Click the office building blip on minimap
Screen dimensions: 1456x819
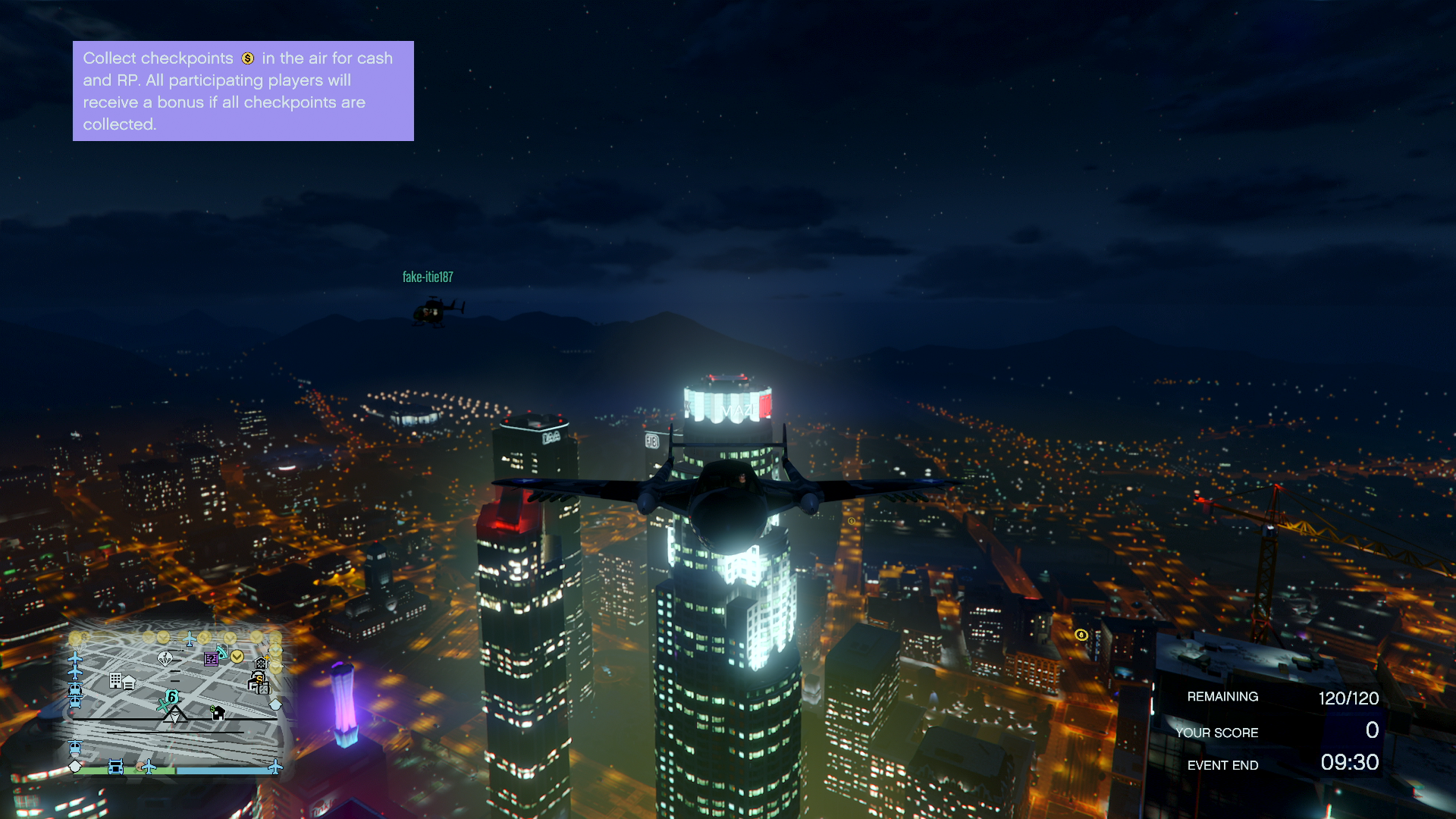coord(115,680)
